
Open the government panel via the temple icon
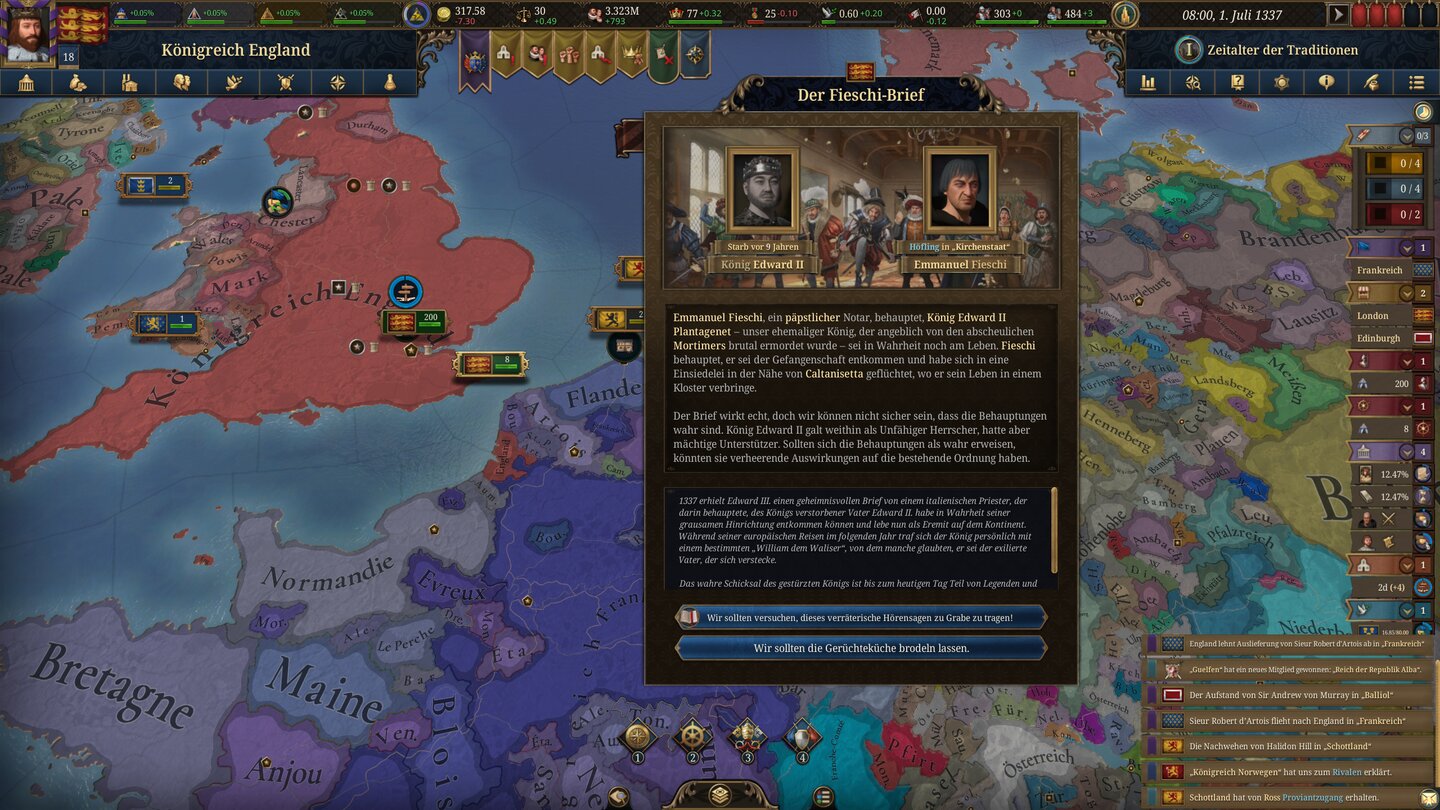click(26, 82)
